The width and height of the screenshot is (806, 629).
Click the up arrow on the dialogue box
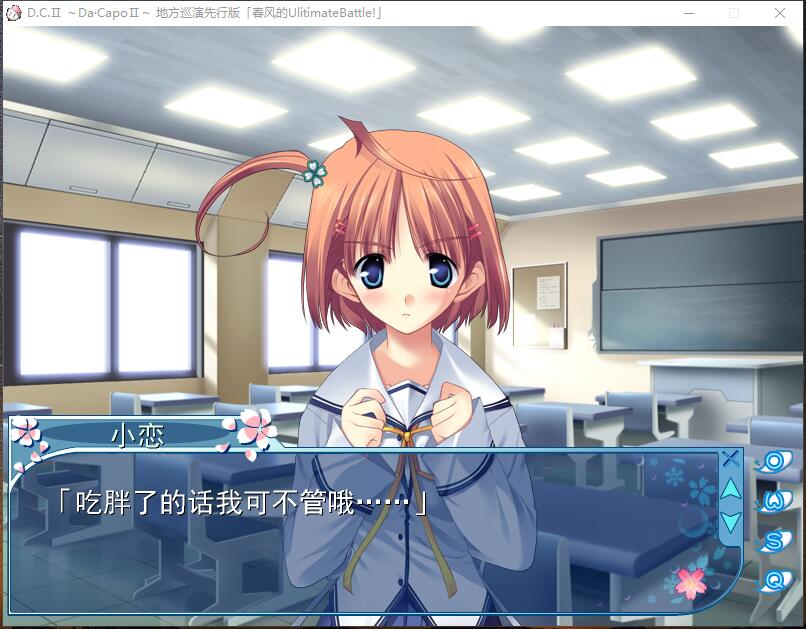pyautogui.click(x=731, y=489)
